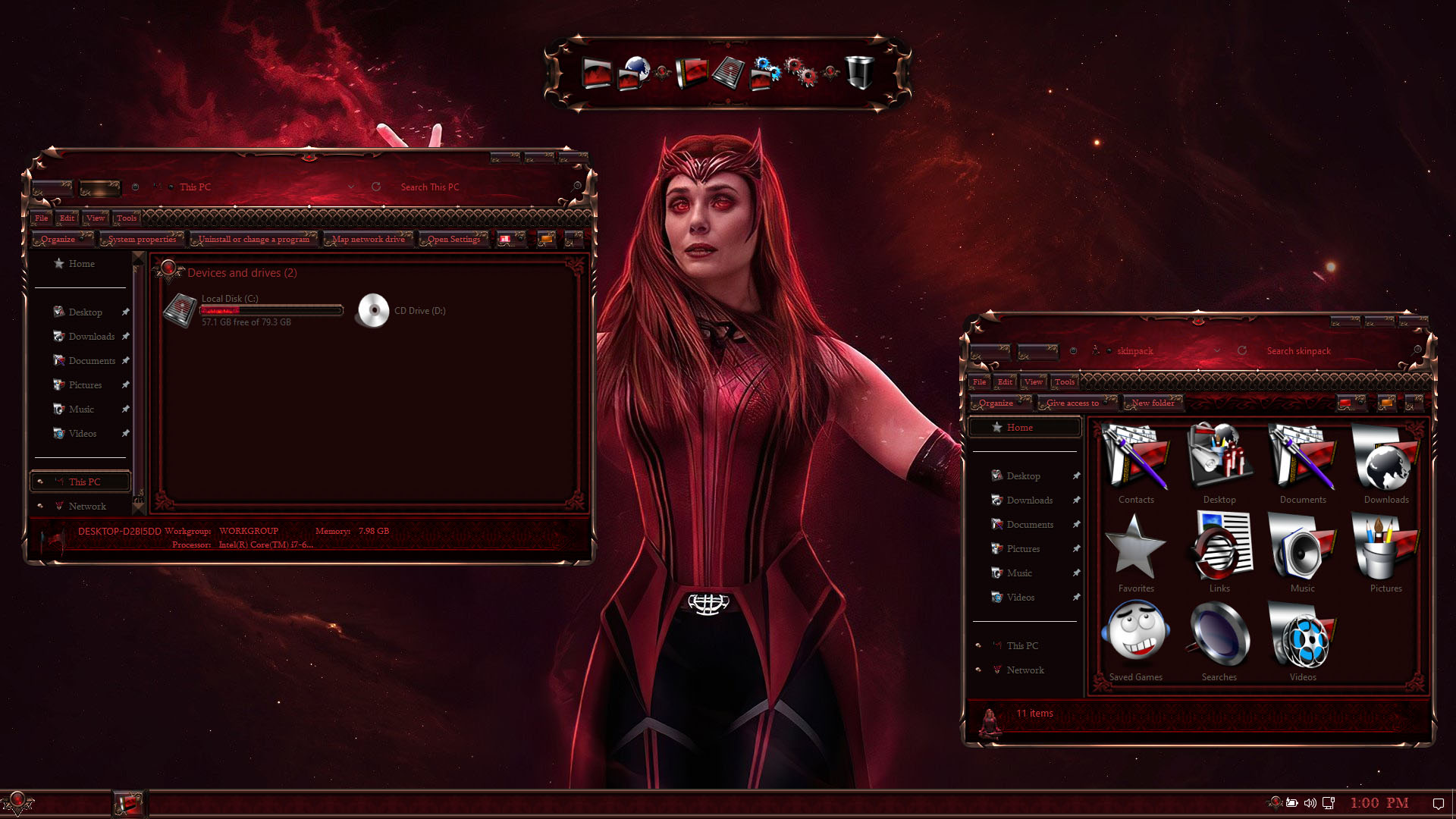Click Open Settings in the toolbar
1456x819 pixels.
tap(453, 240)
